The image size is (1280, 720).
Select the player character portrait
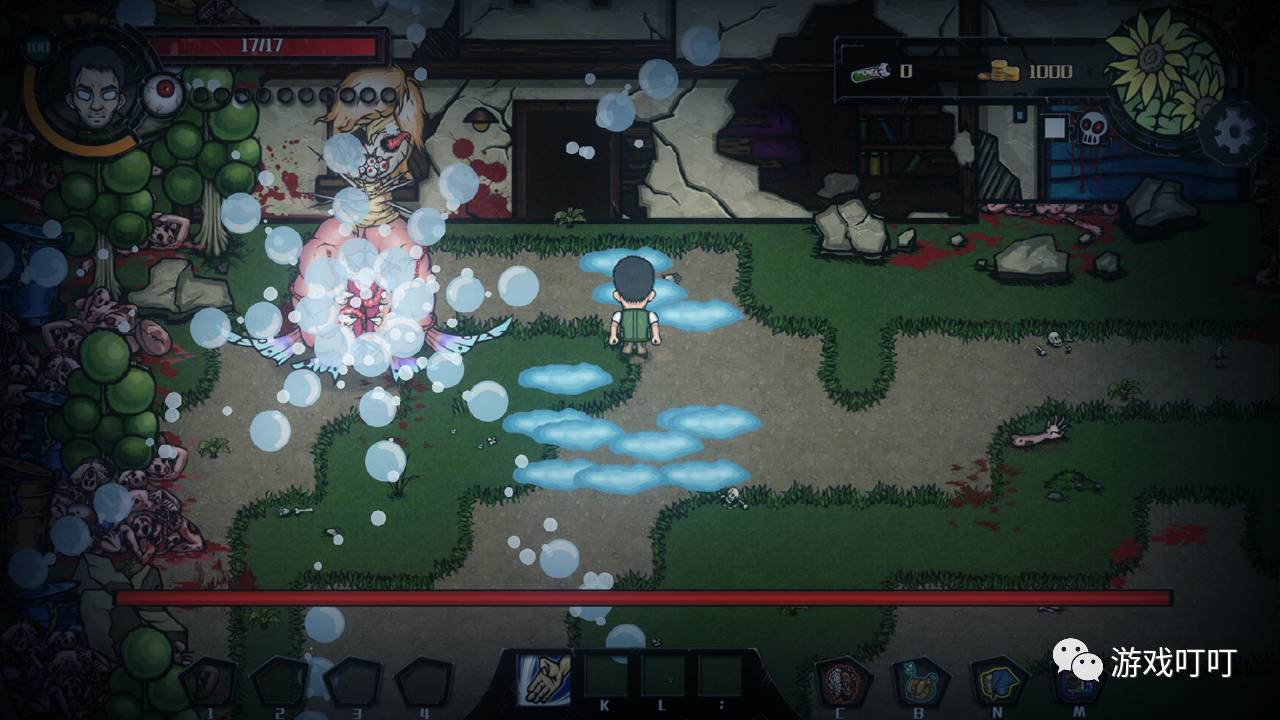click(93, 89)
